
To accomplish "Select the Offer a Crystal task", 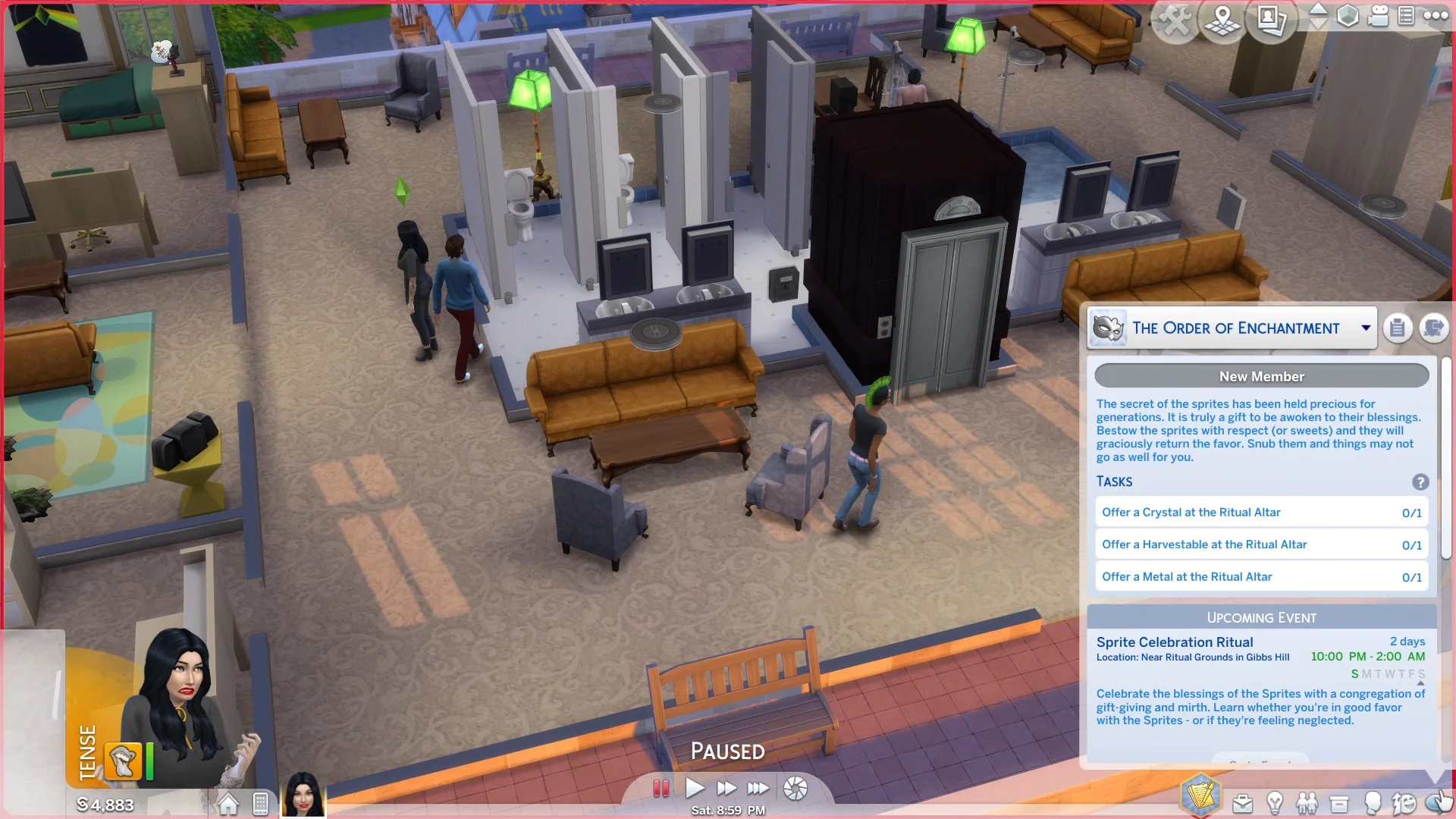I will coord(1261,512).
